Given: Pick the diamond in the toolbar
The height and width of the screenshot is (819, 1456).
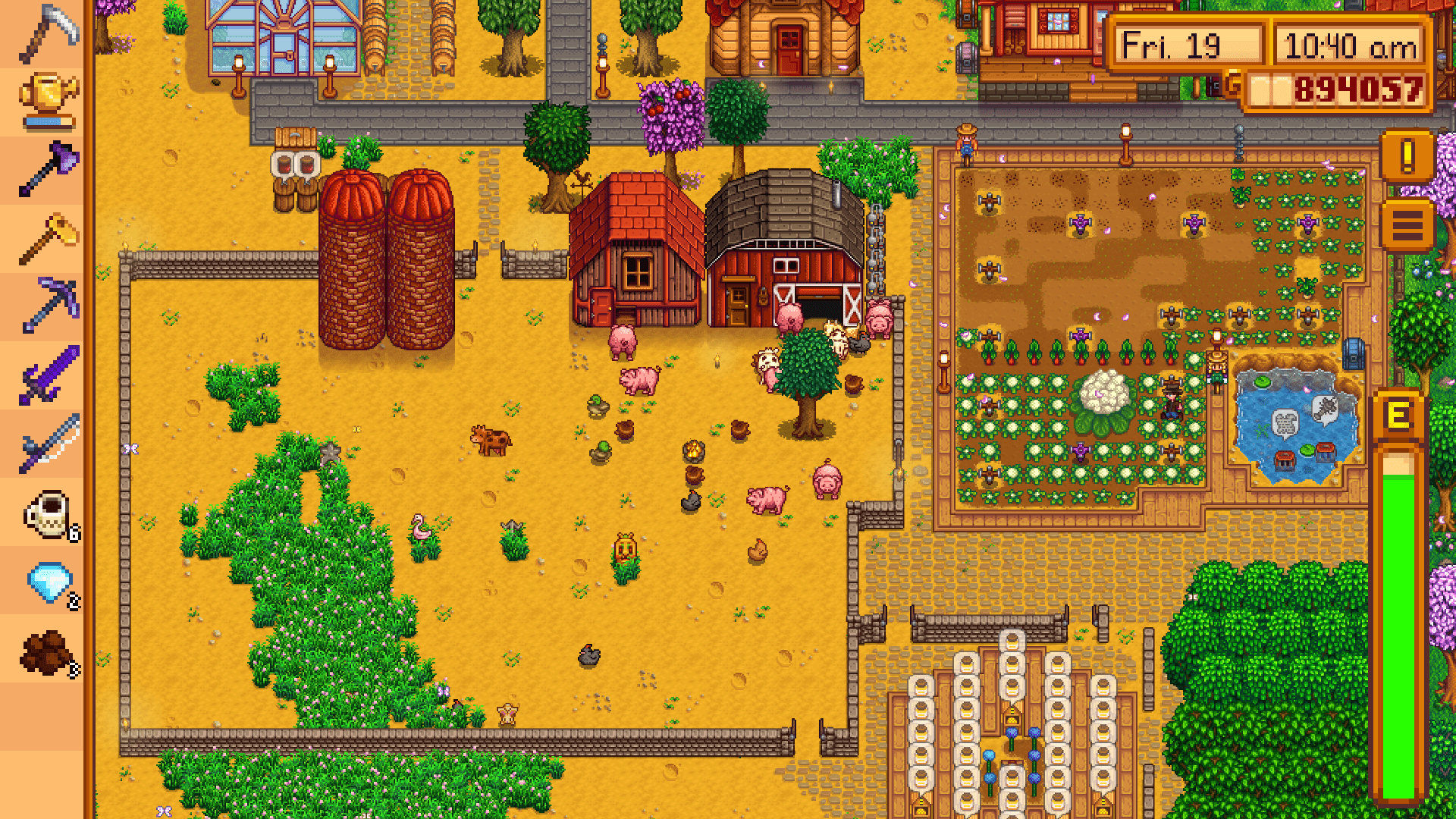Looking at the screenshot, I should (47, 582).
